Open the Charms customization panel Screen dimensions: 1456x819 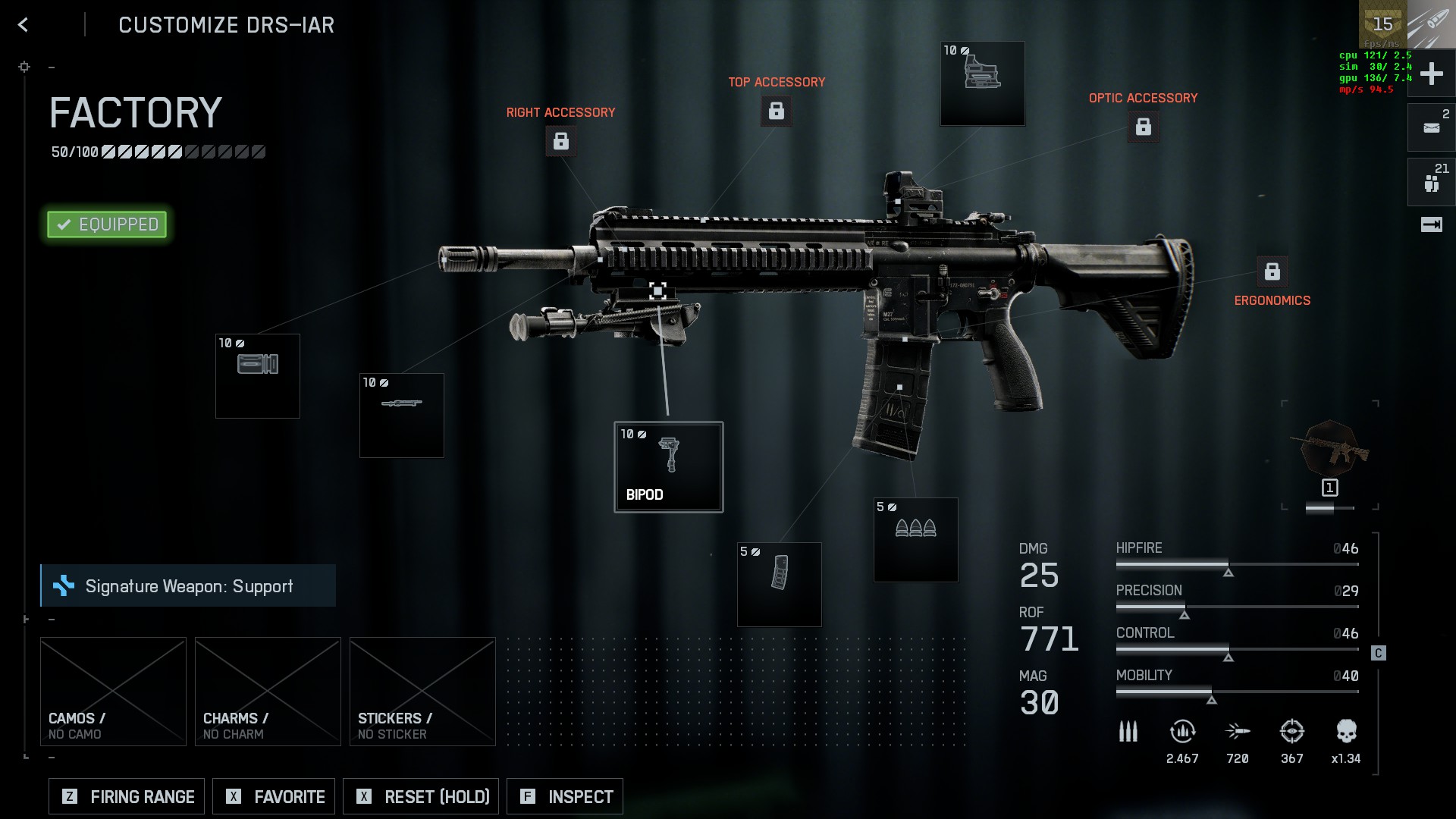click(267, 690)
